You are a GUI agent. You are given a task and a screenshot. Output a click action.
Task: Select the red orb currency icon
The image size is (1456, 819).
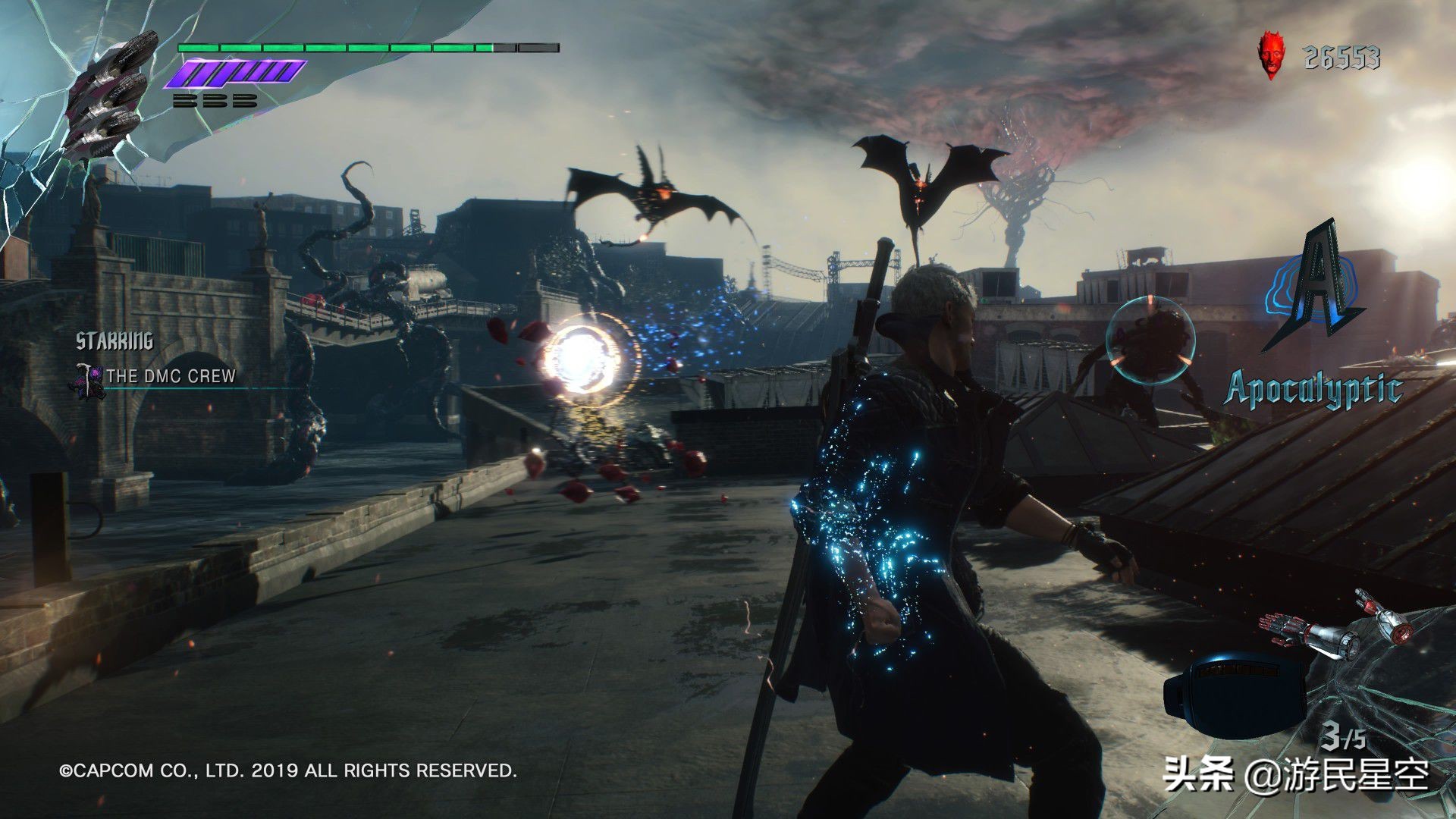pos(1269,55)
